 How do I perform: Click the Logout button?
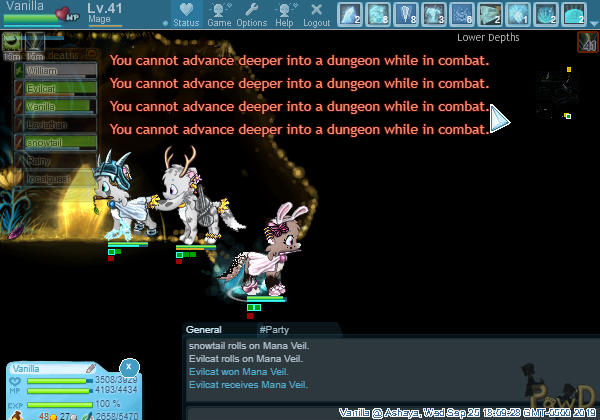(x=316, y=14)
